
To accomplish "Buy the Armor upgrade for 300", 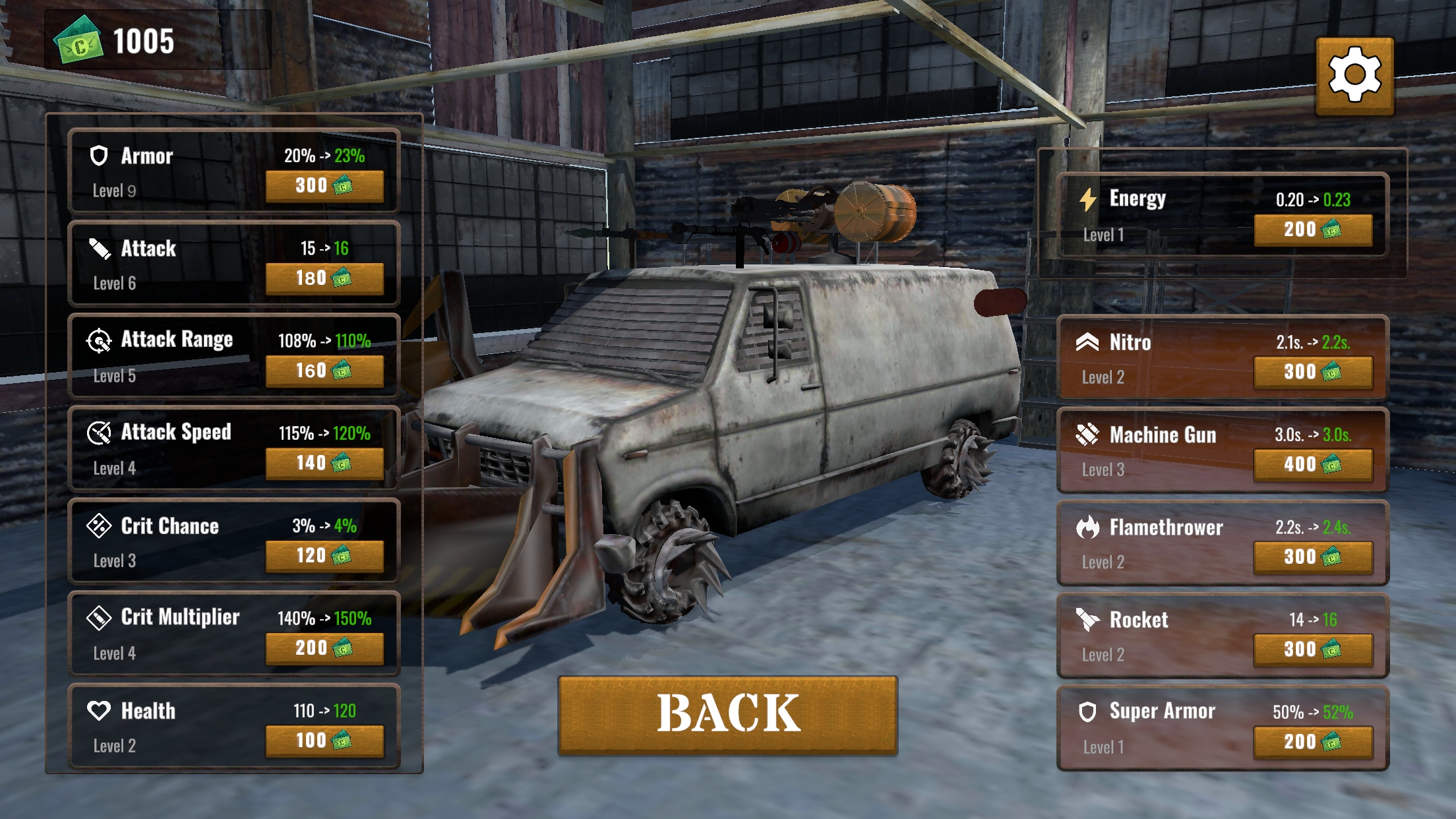I will click(x=324, y=186).
